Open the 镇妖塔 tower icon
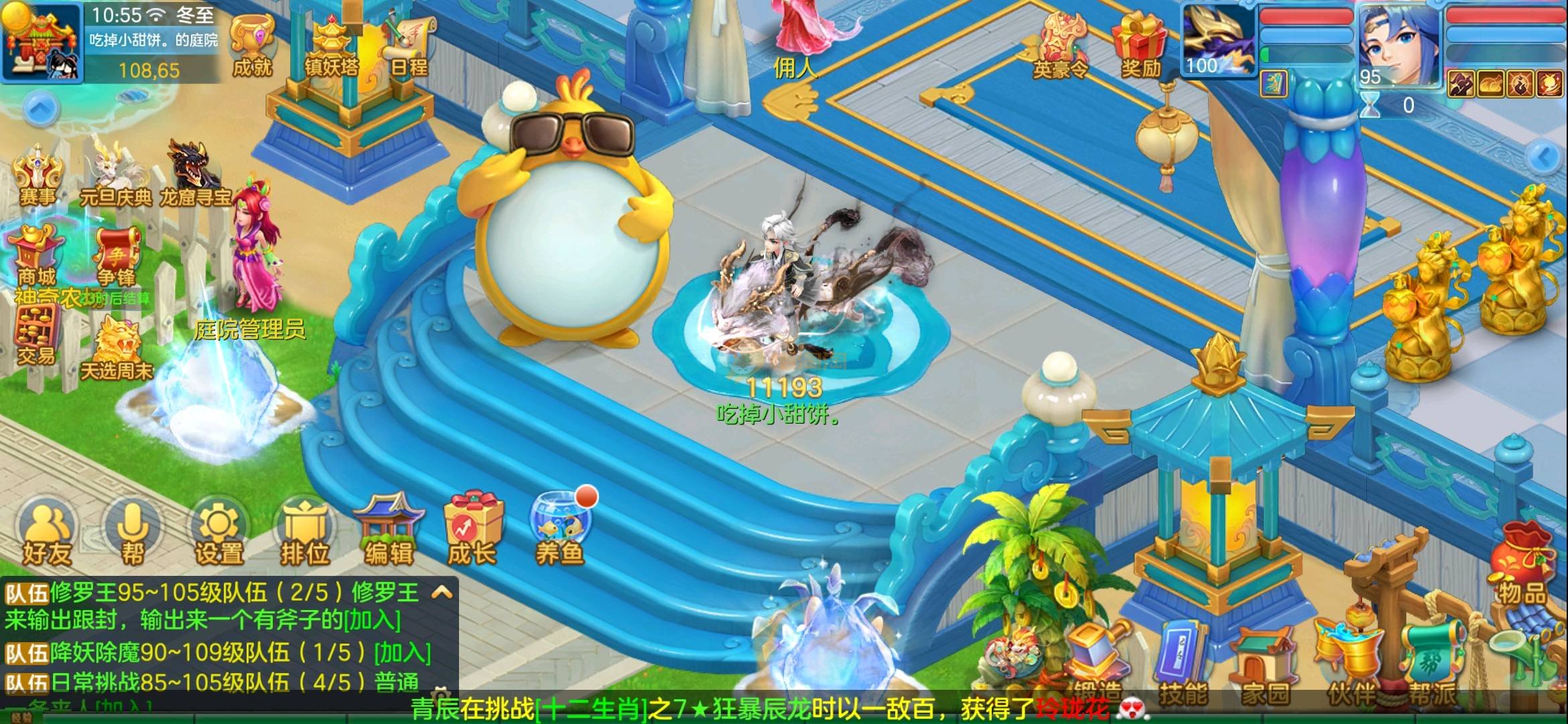The width and height of the screenshot is (1568, 724). pyautogui.click(x=331, y=46)
